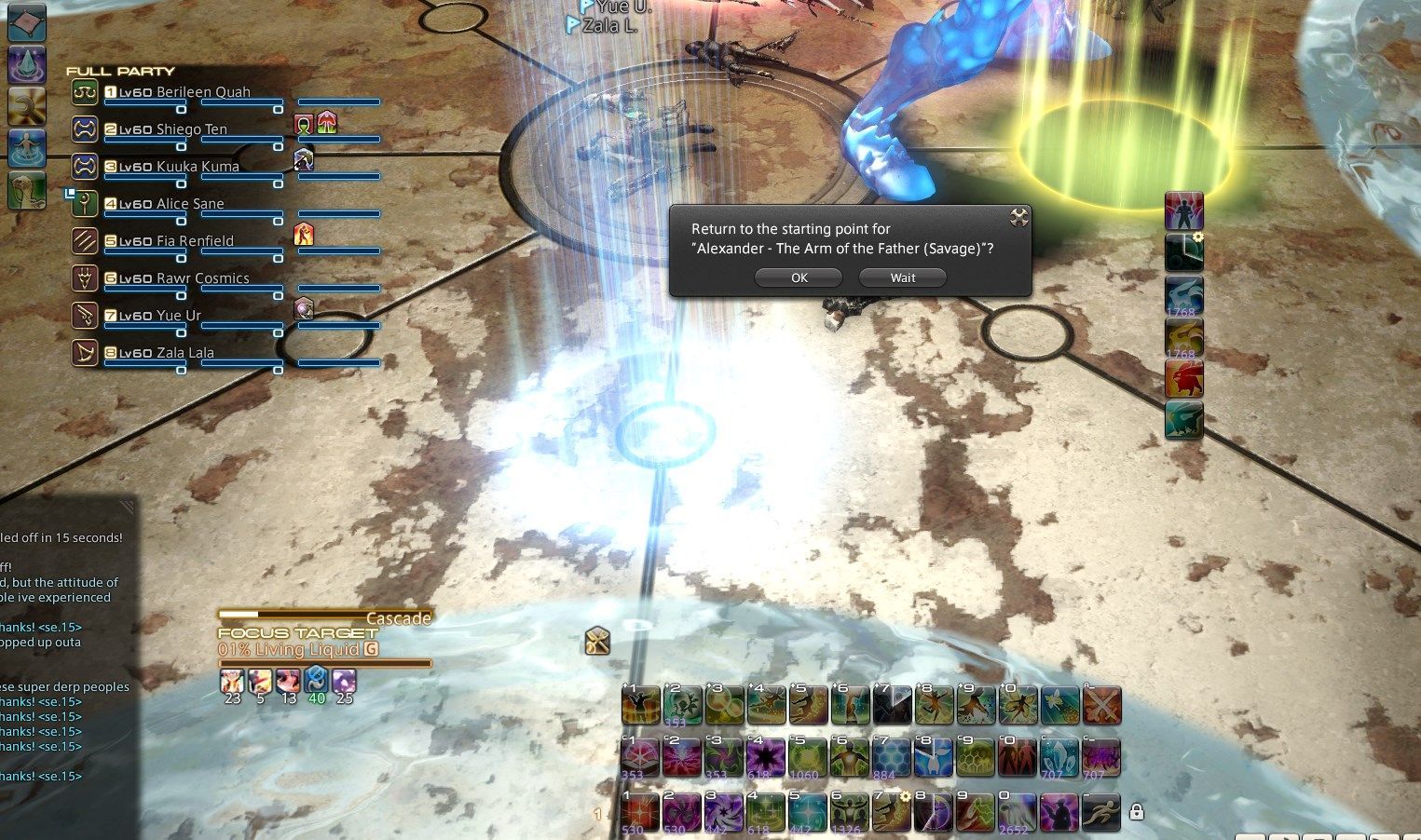Confirm return with the OK button
Screen dimensions: 1421x840
click(799, 278)
